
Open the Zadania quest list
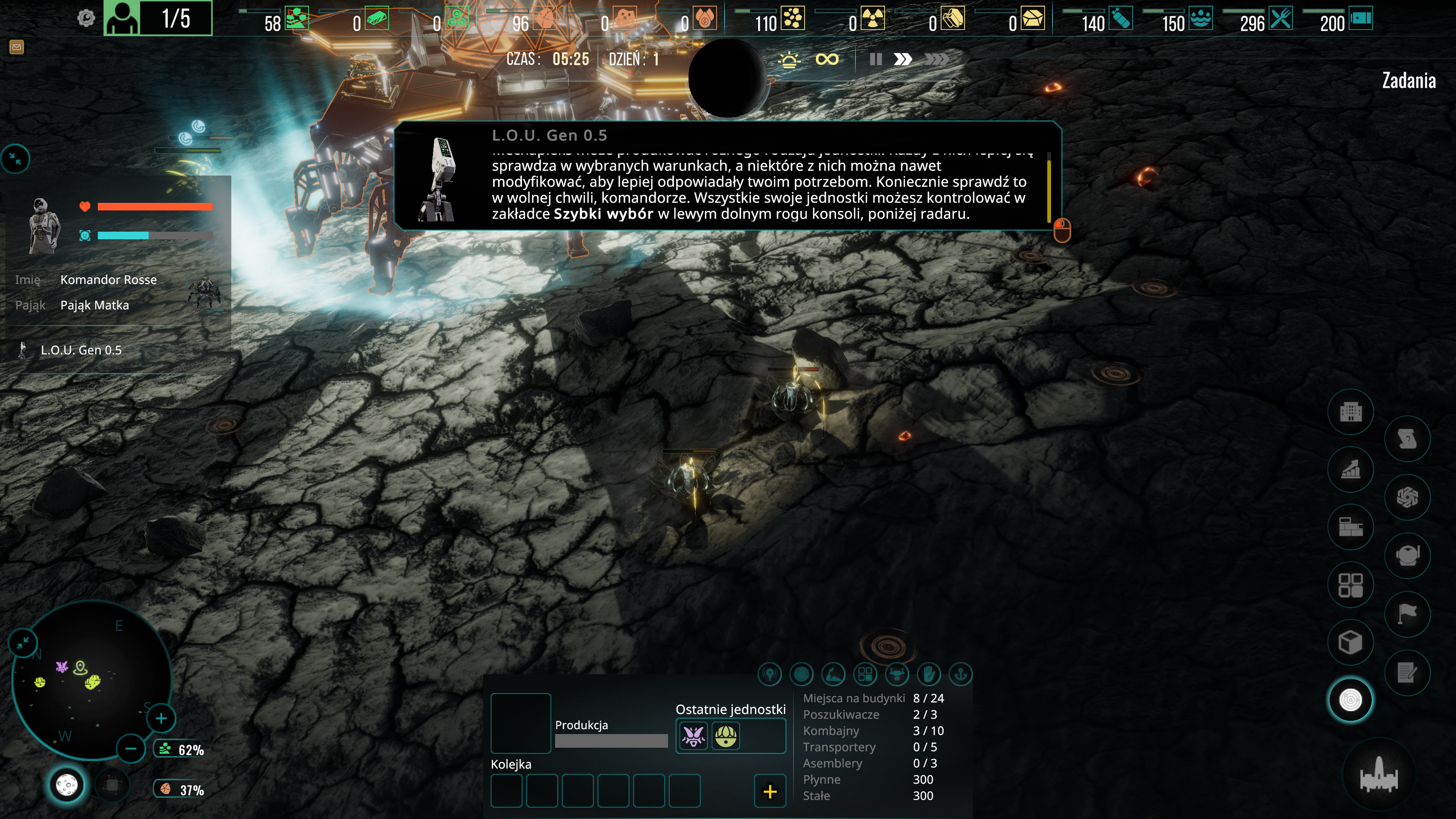pyautogui.click(x=1409, y=81)
